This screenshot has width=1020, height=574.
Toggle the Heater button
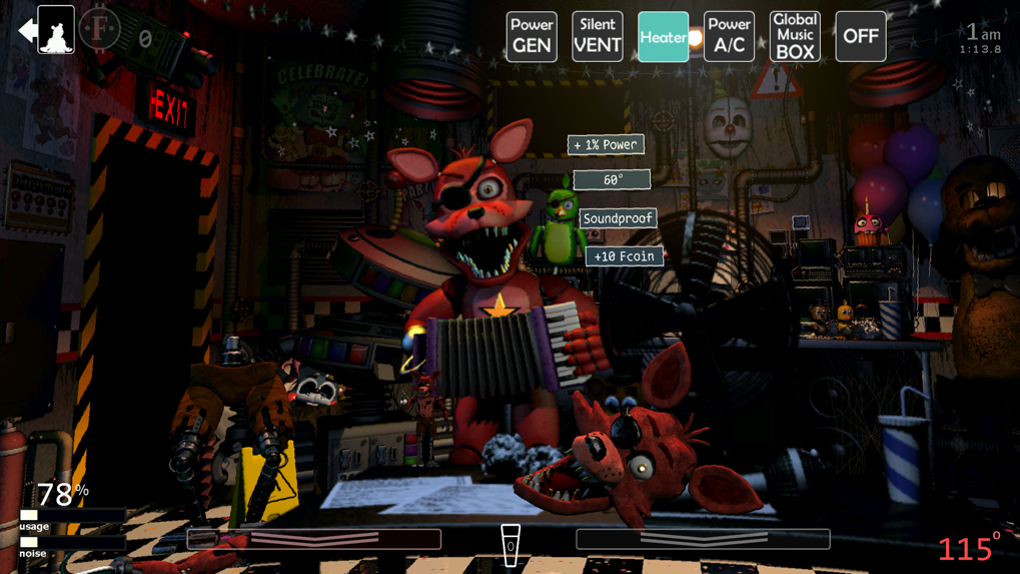click(x=663, y=37)
